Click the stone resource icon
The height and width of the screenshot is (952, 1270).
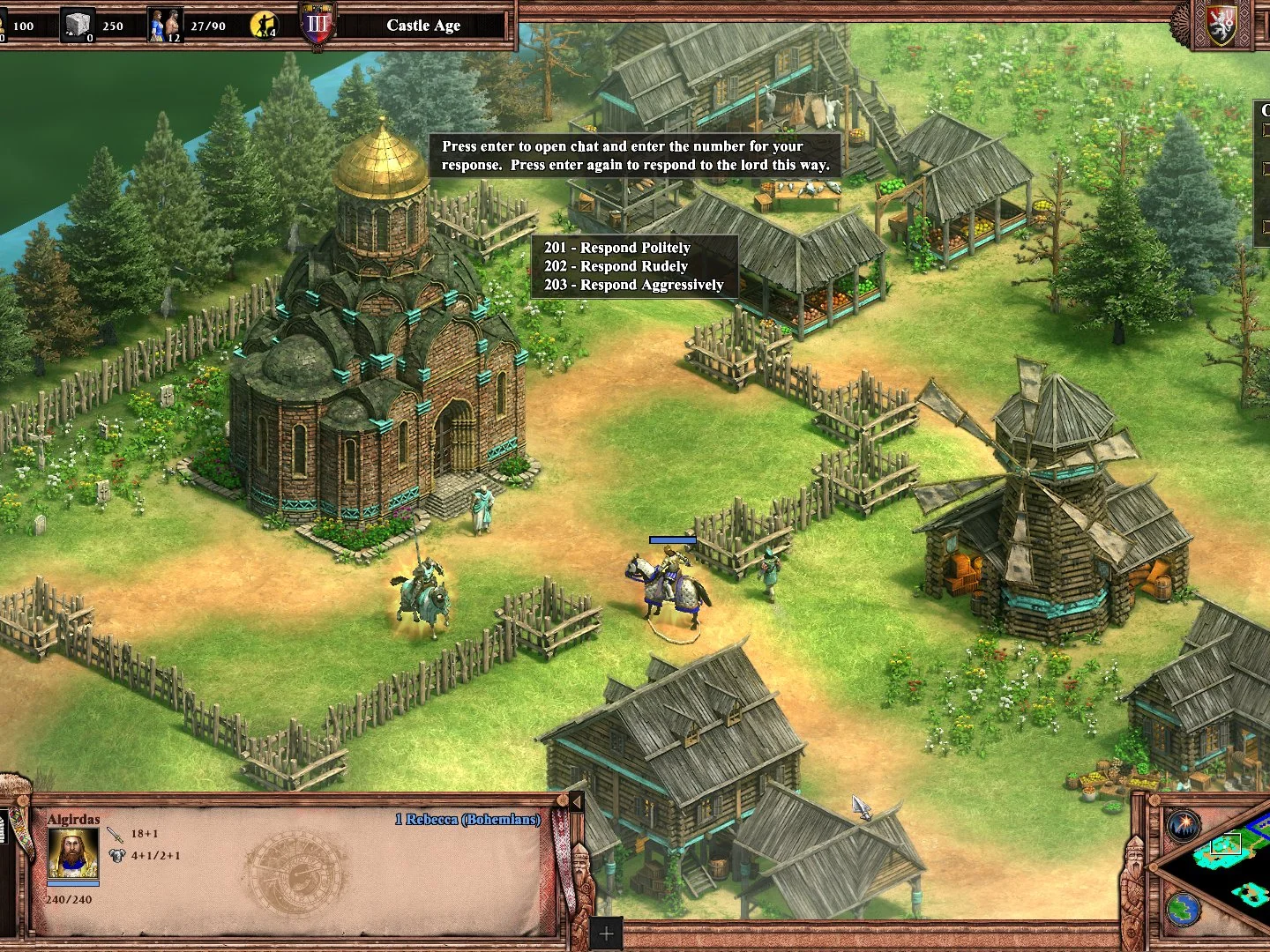(x=77, y=25)
